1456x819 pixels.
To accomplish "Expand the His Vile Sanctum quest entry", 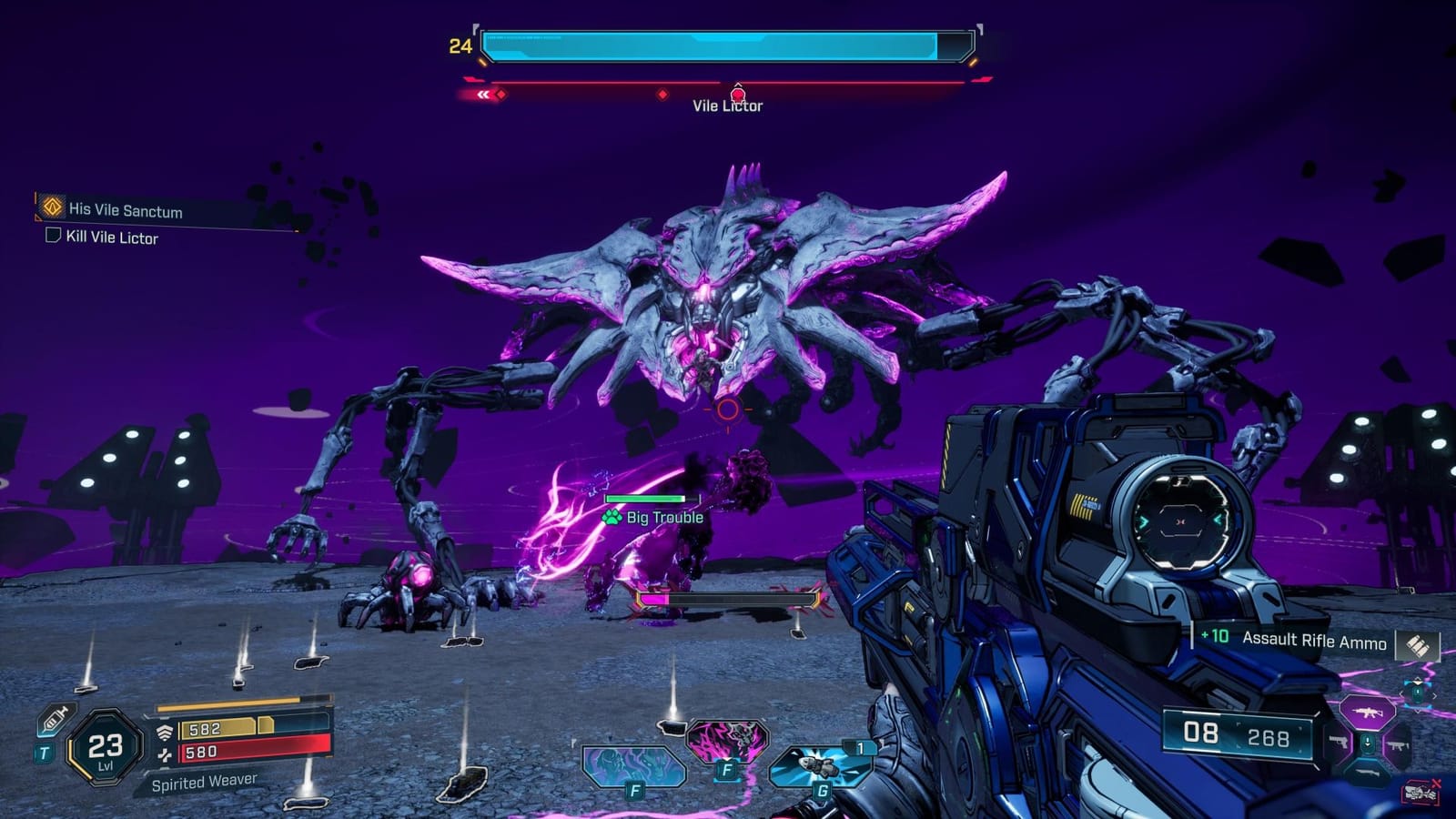I will pyautogui.click(x=51, y=208).
